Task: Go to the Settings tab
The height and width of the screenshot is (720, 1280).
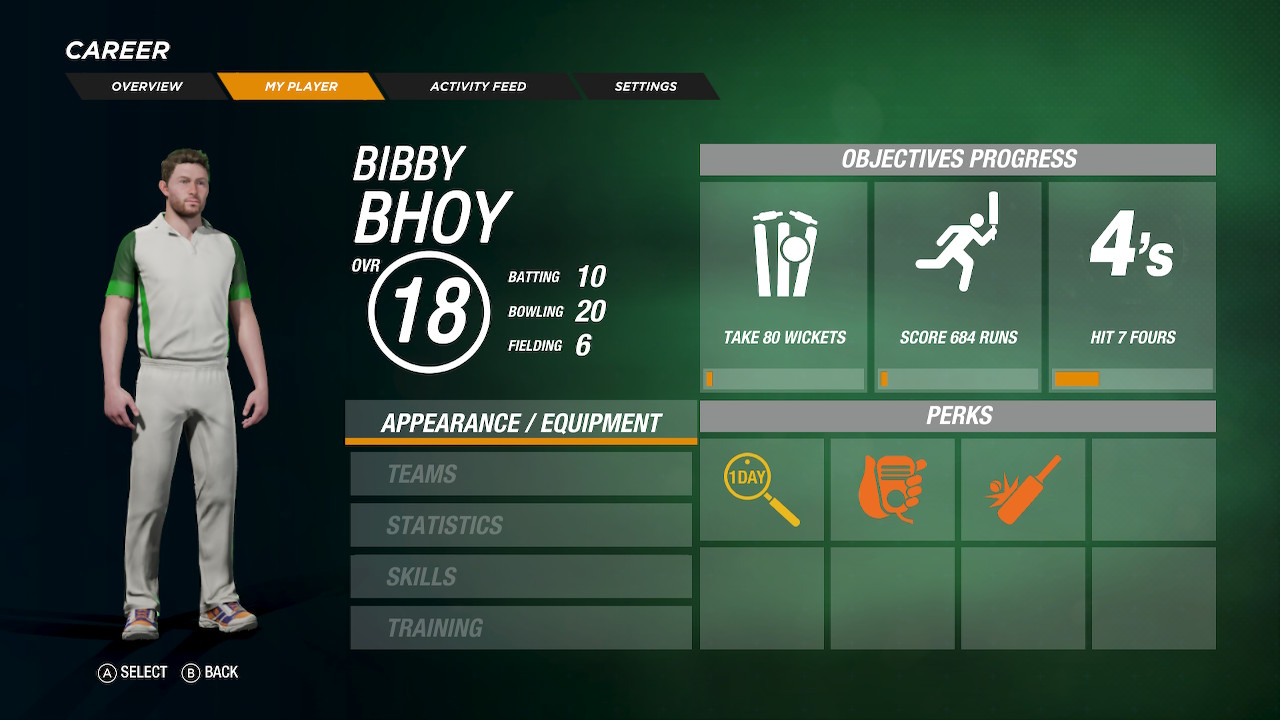Action: 646,86
